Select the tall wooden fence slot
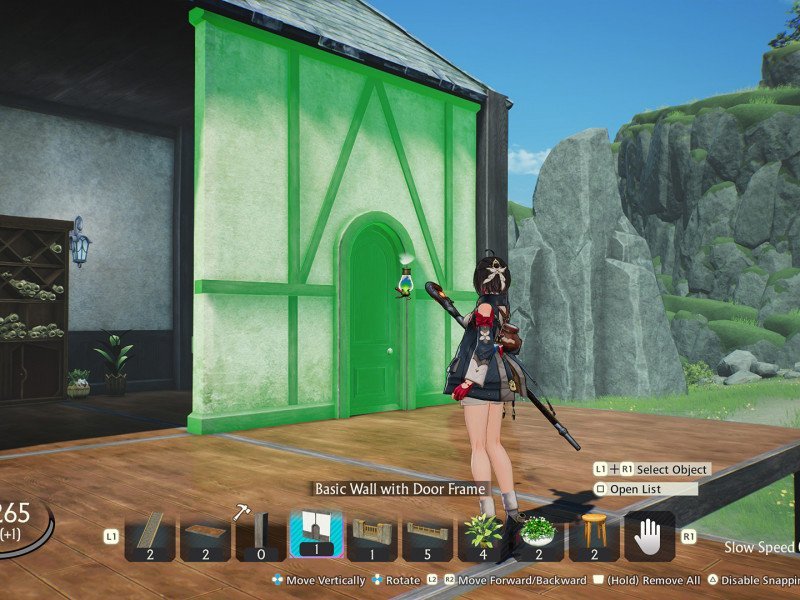Image resolution: width=800 pixels, height=600 pixels. coord(372,536)
